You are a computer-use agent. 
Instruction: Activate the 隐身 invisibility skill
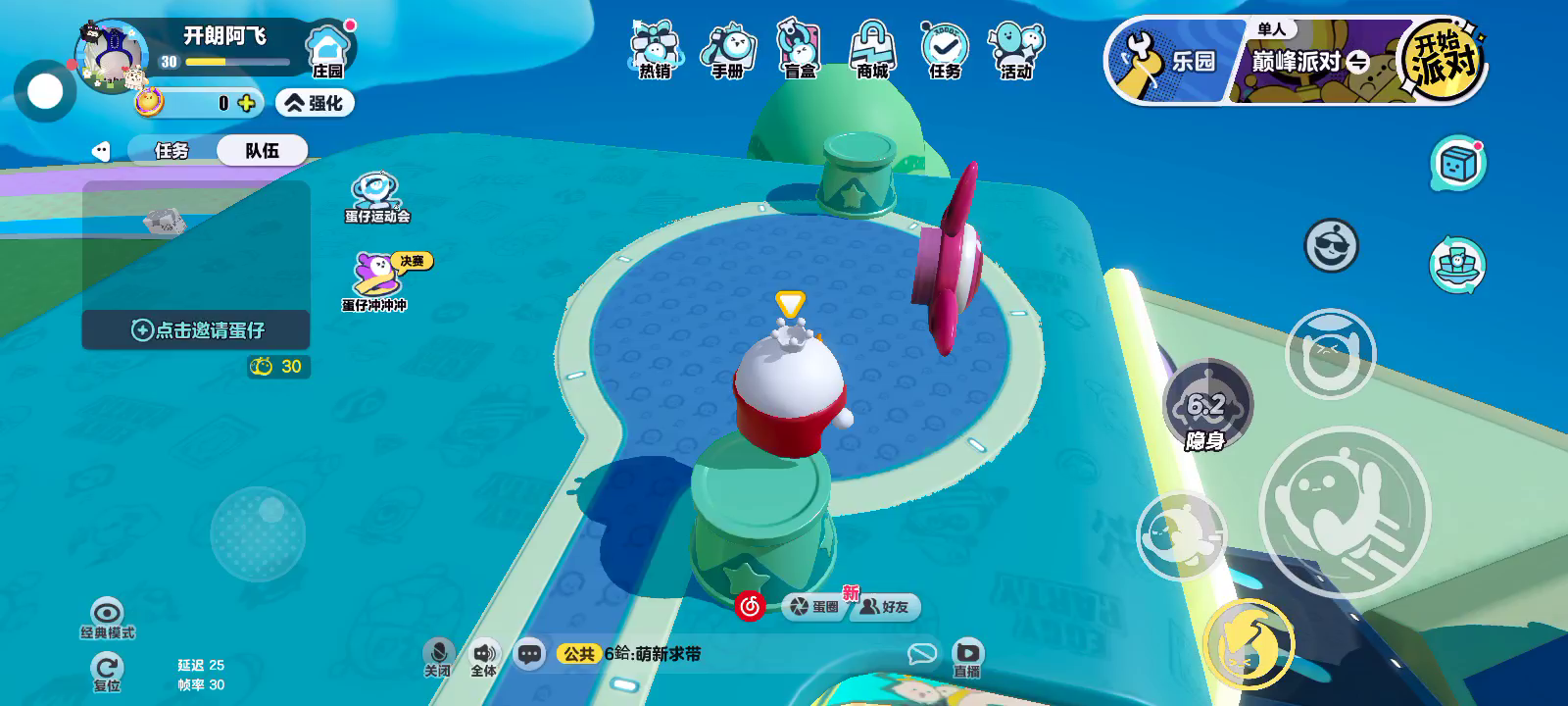[x=1206, y=406]
